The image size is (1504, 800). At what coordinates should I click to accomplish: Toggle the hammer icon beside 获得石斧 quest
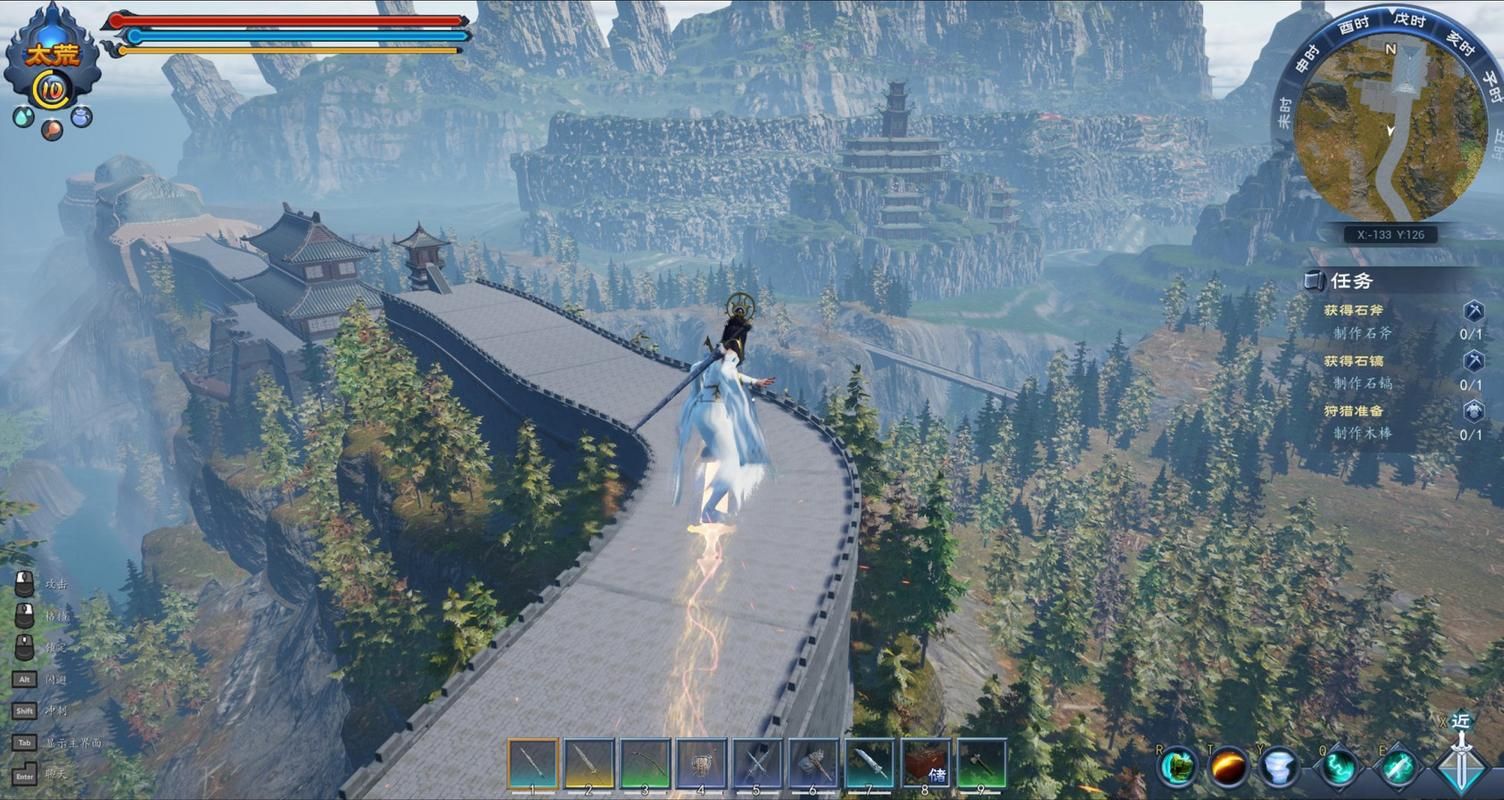(1473, 313)
